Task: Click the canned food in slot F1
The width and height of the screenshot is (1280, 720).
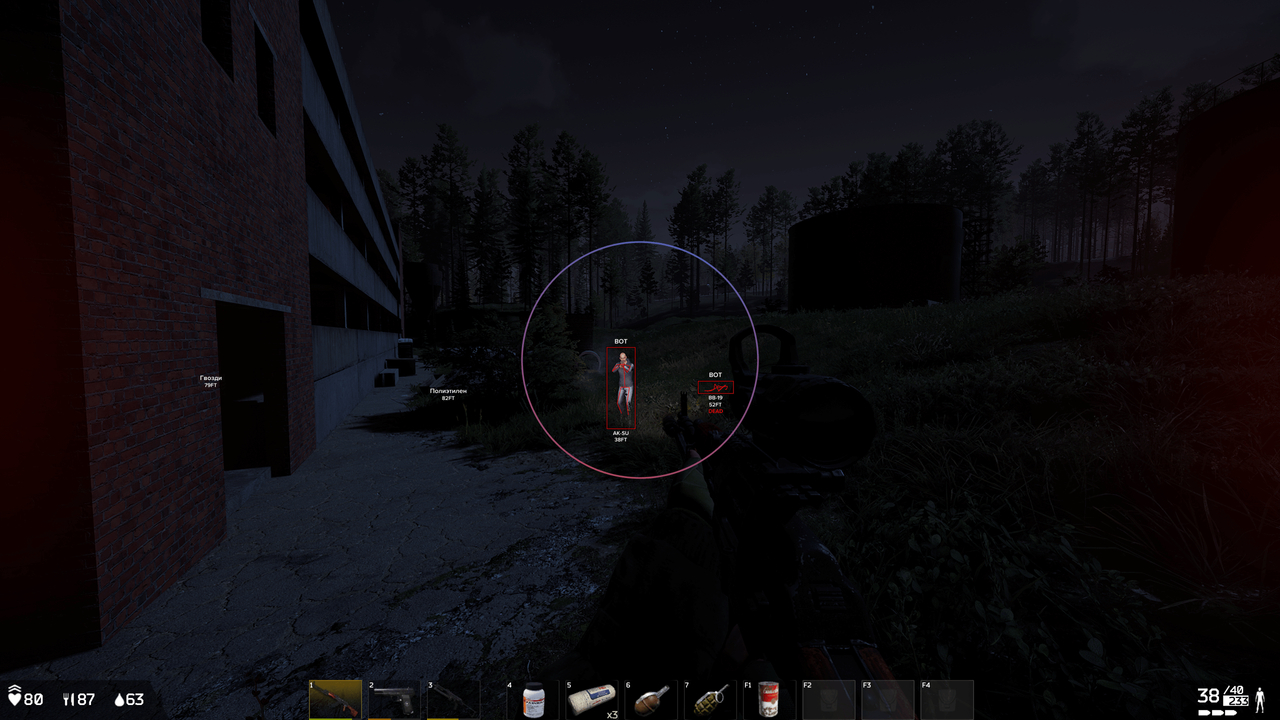Action: pyautogui.click(x=770, y=698)
